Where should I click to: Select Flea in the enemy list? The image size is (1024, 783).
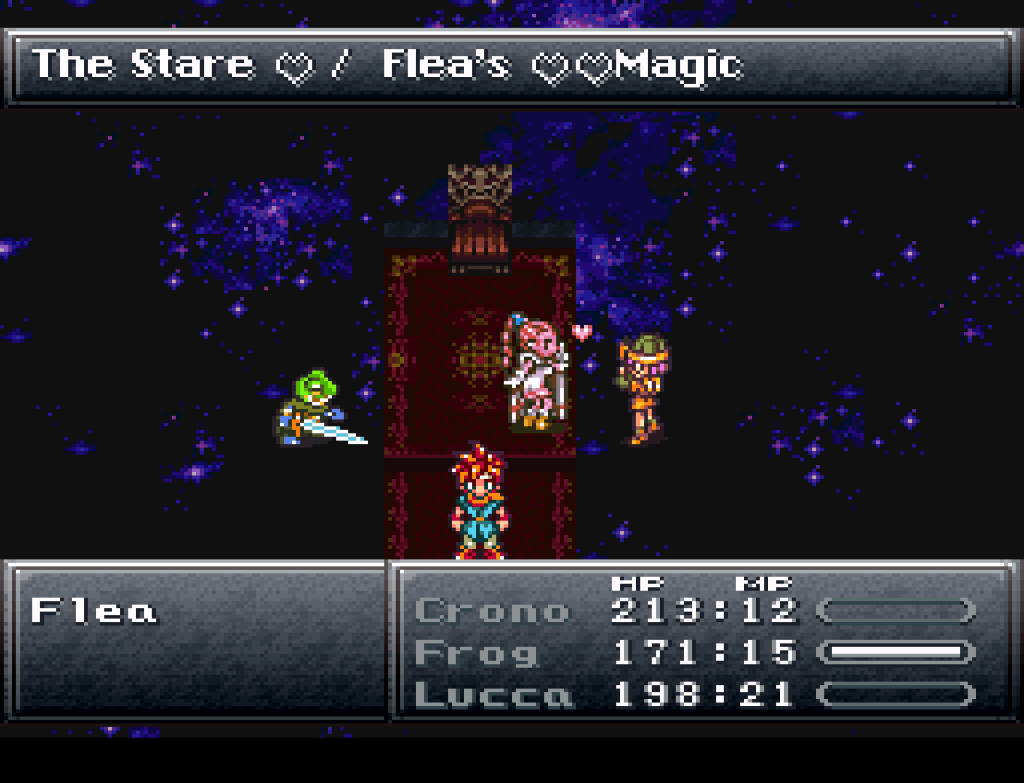click(x=95, y=610)
